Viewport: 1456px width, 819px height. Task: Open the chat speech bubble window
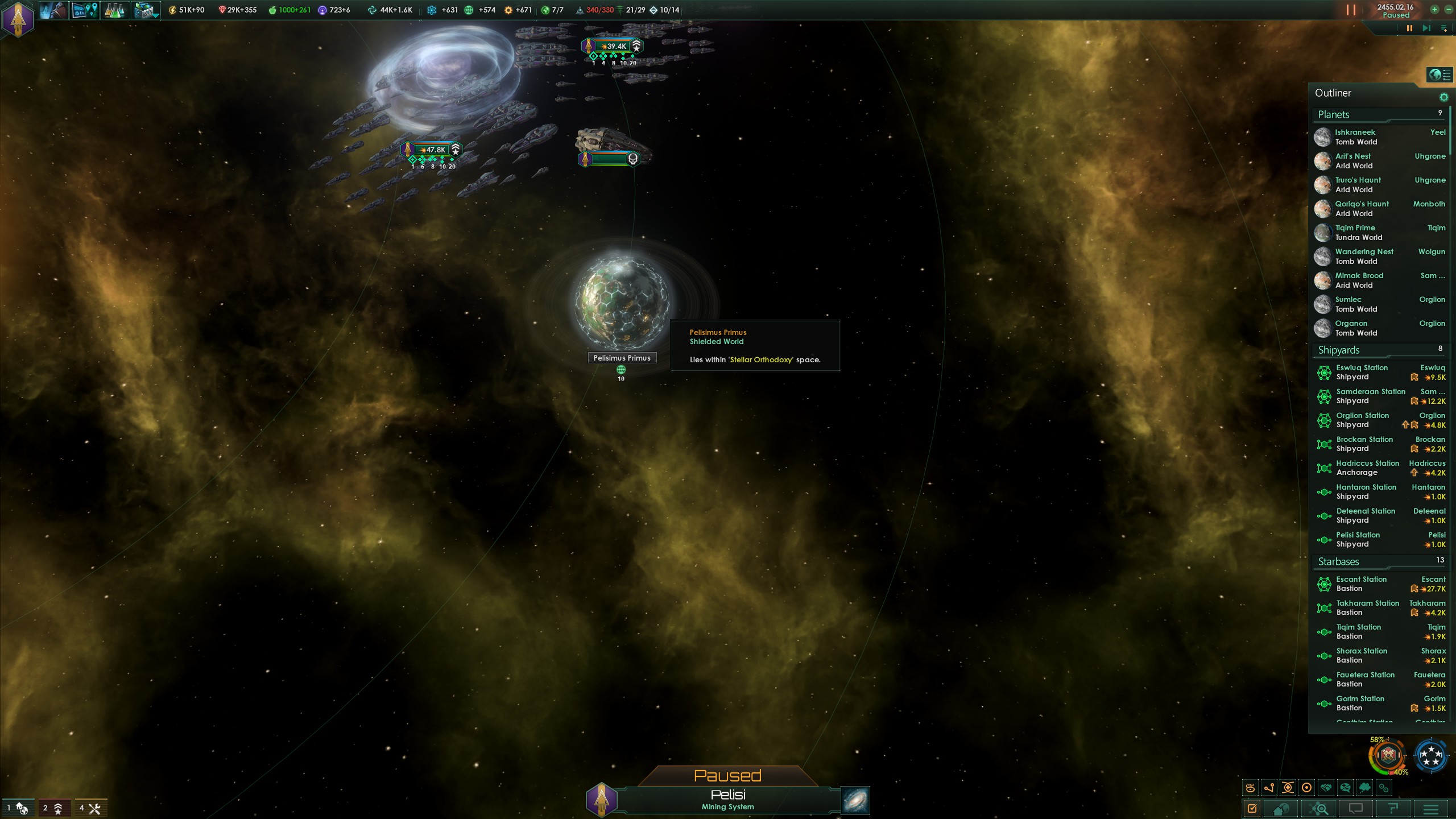click(1356, 809)
